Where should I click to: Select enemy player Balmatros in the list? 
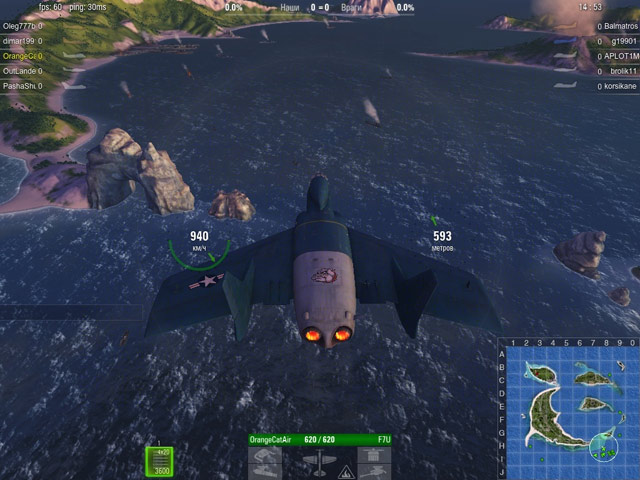point(620,26)
